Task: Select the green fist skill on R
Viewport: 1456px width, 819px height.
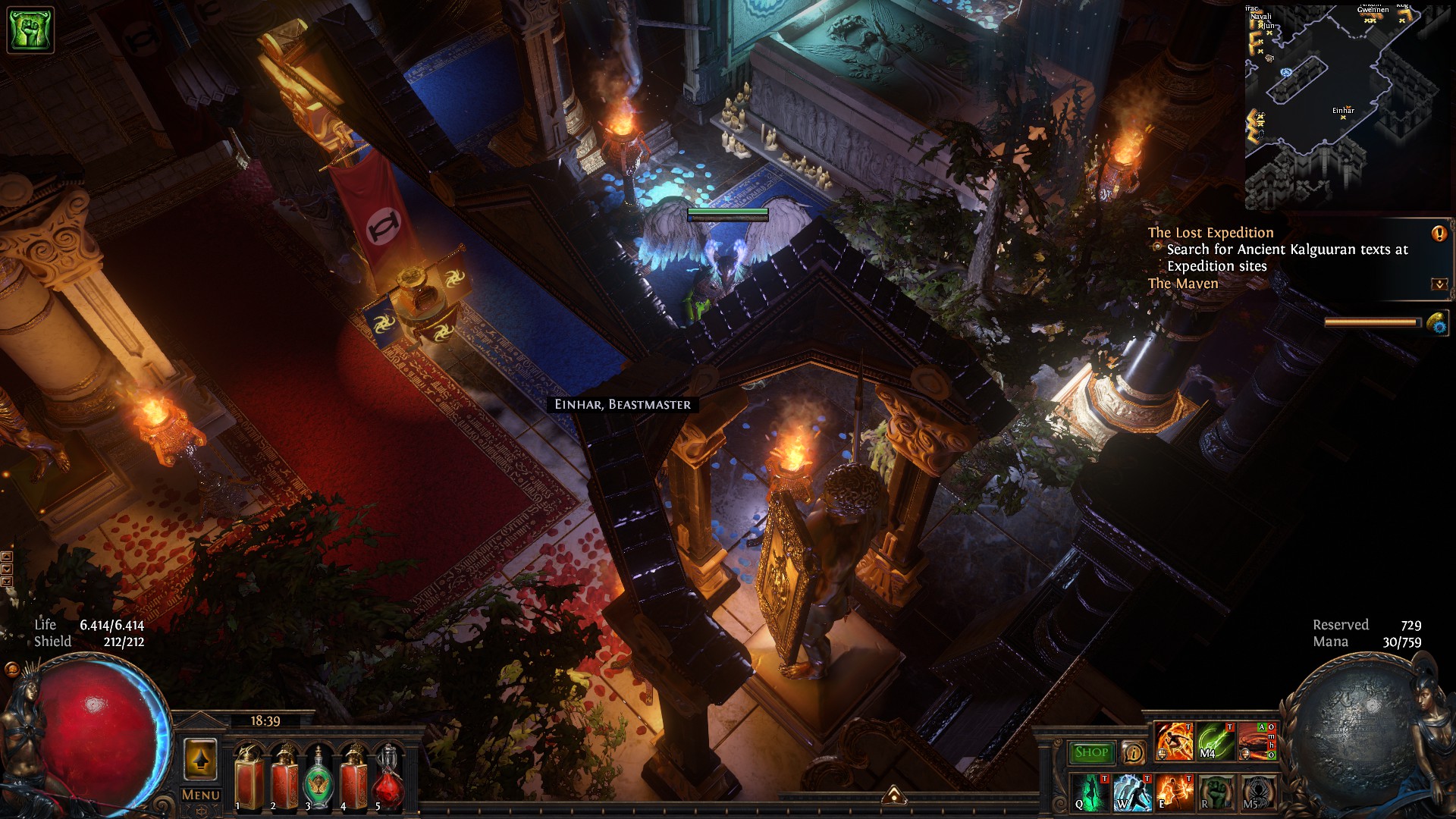Action: point(1216,792)
